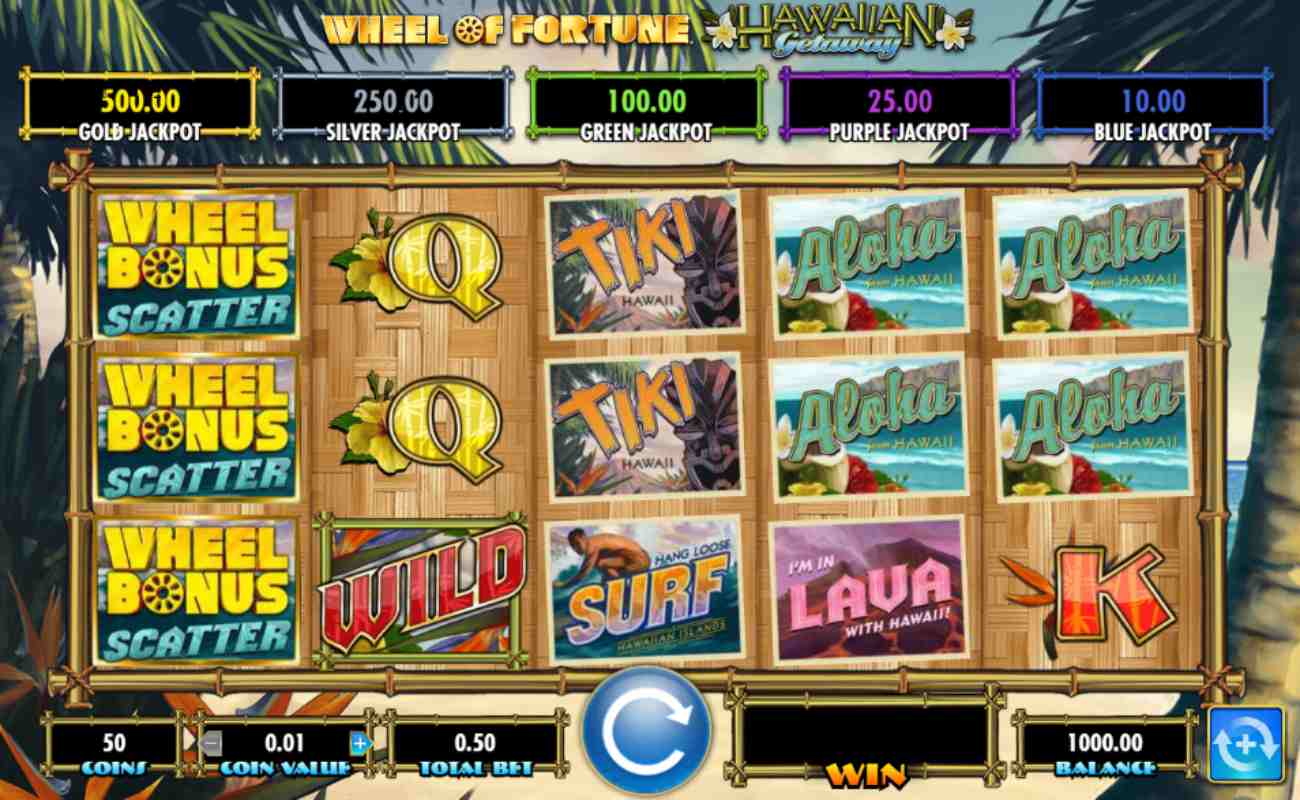Click the Balance 1000.00 display
Viewport: 1300px width, 800px height.
point(1105,743)
